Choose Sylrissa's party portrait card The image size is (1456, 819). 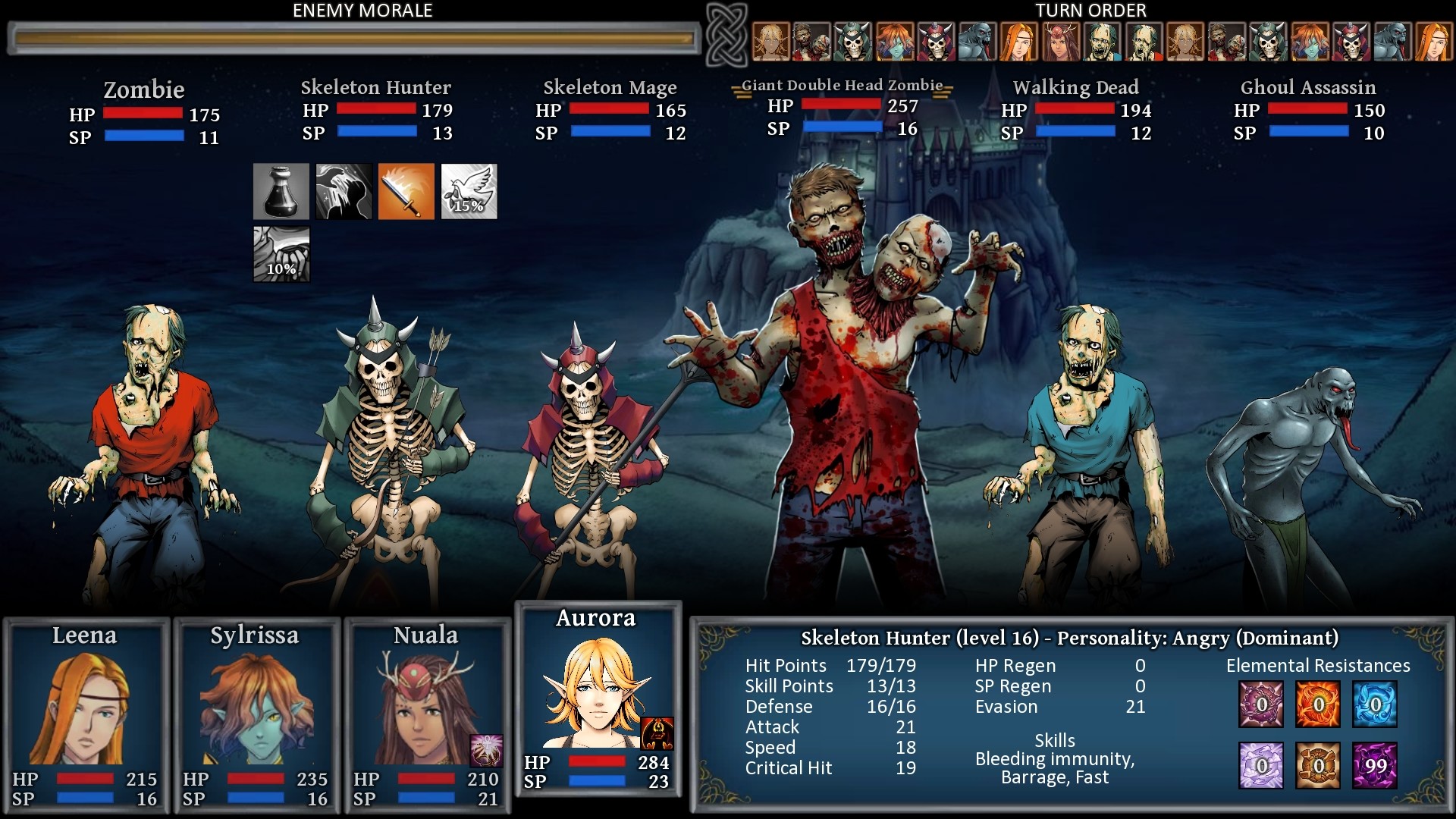point(256,714)
